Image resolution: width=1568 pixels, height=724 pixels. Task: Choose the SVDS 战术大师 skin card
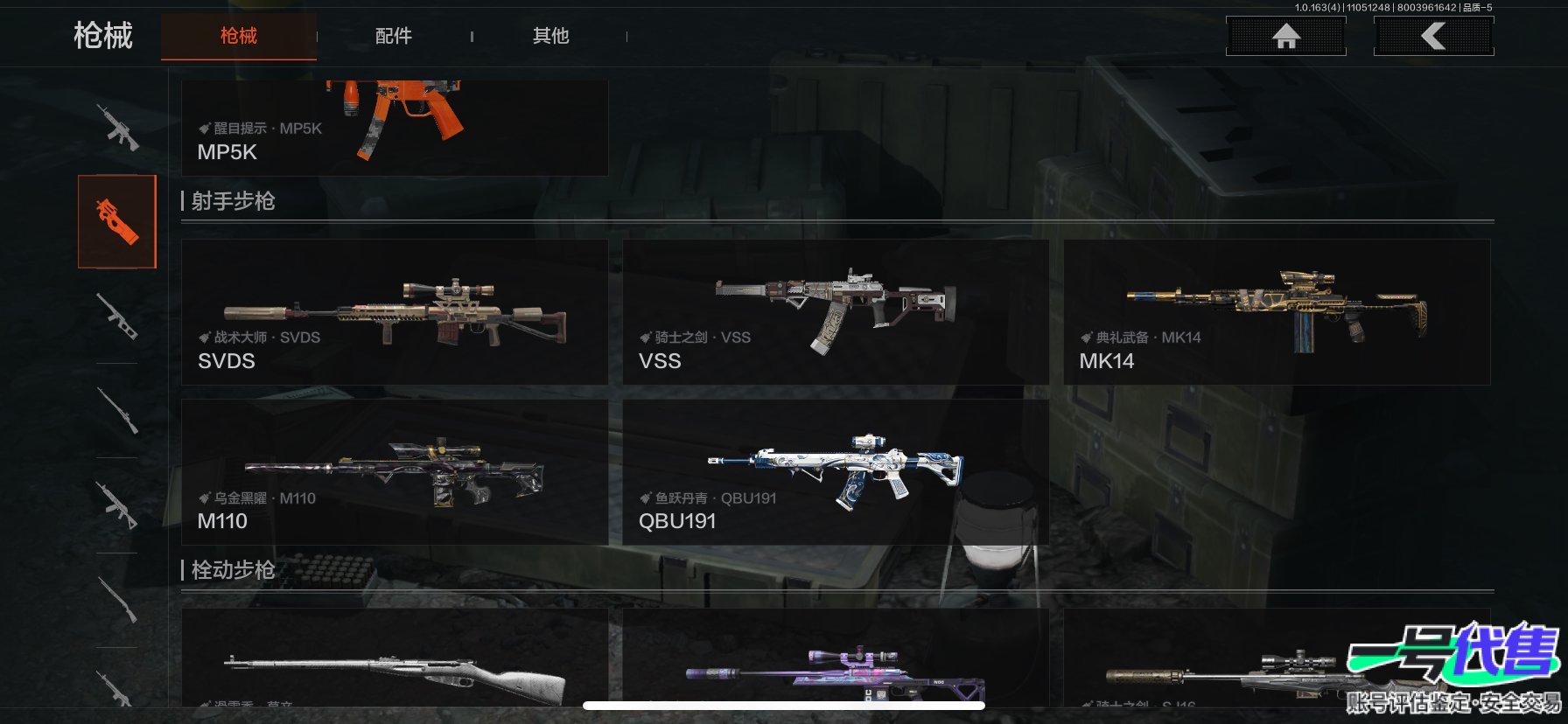(394, 312)
